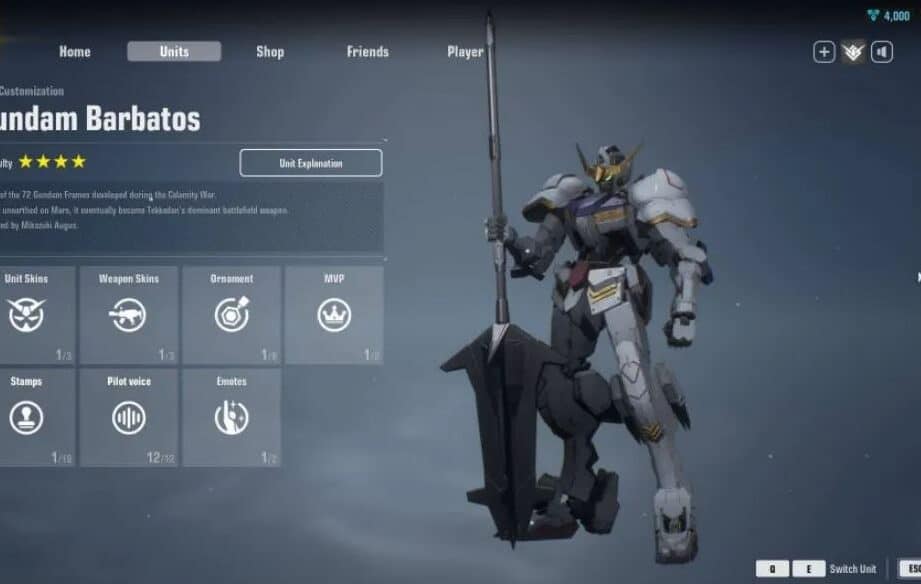Image resolution: width=921 pixels, height=584 pixels.
Task: Open the Unit Skins customization tile
Action: [30, 315]
